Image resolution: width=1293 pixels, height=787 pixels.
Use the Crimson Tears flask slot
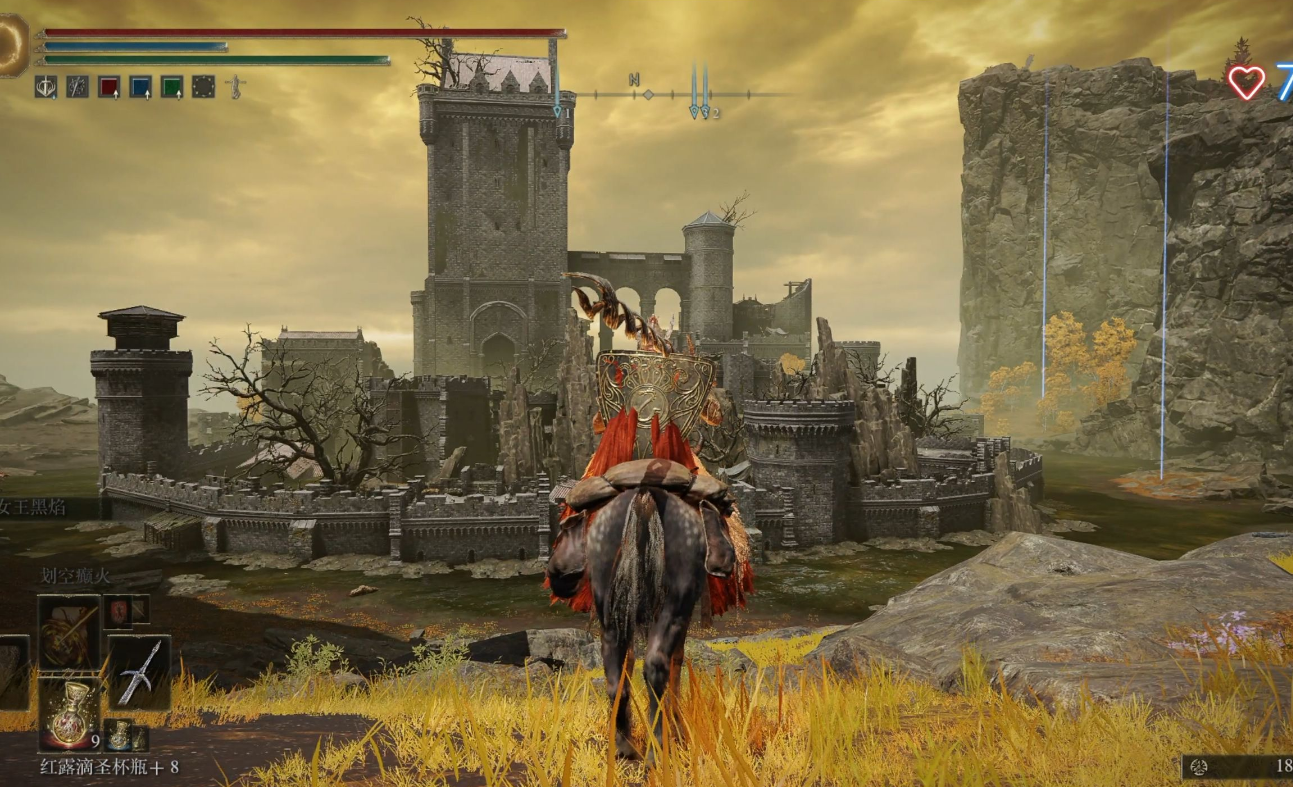coord(69,713)
